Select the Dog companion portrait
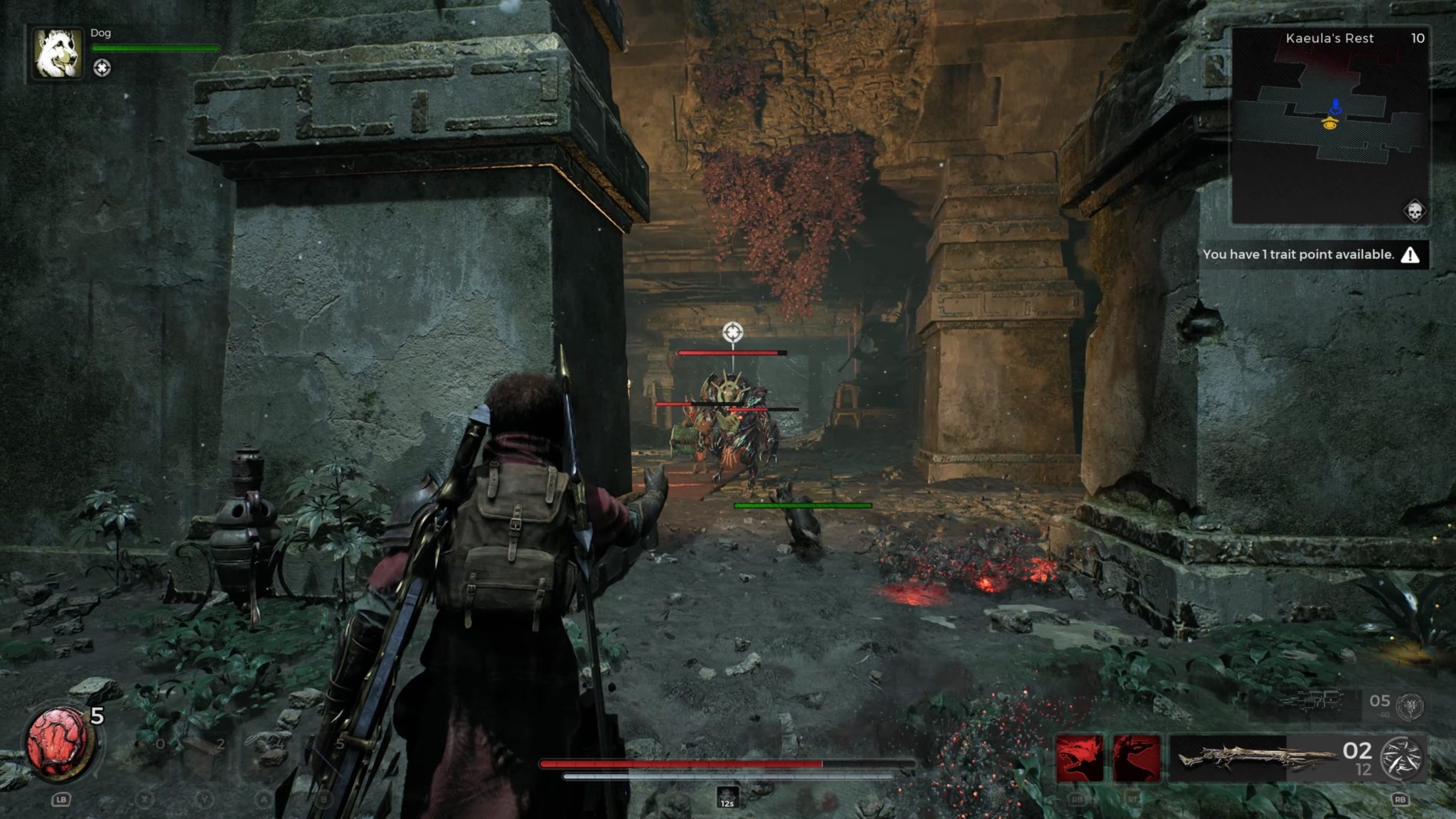The height and width of the screenshot is (819, 1456). [x=58, y=54]
